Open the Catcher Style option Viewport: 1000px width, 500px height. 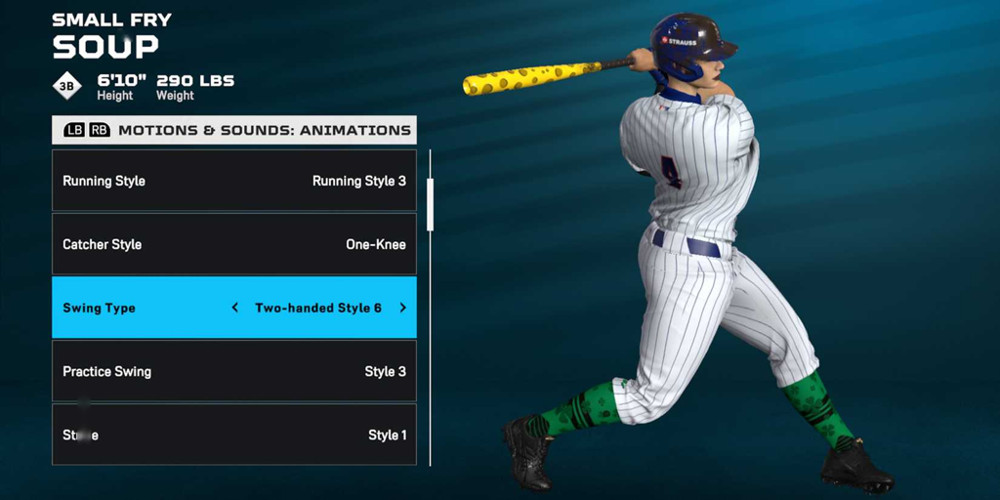(234, 244)
